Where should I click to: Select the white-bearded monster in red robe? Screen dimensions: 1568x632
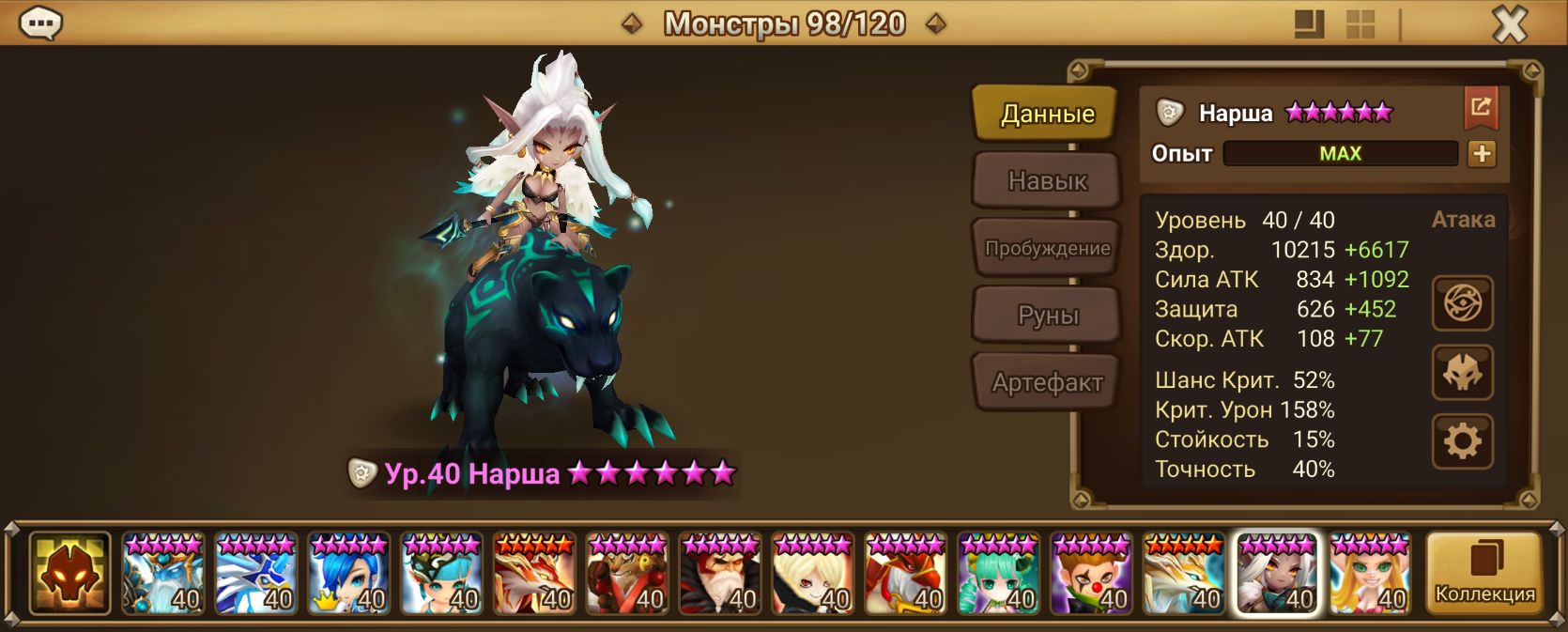tap(720, 574)
